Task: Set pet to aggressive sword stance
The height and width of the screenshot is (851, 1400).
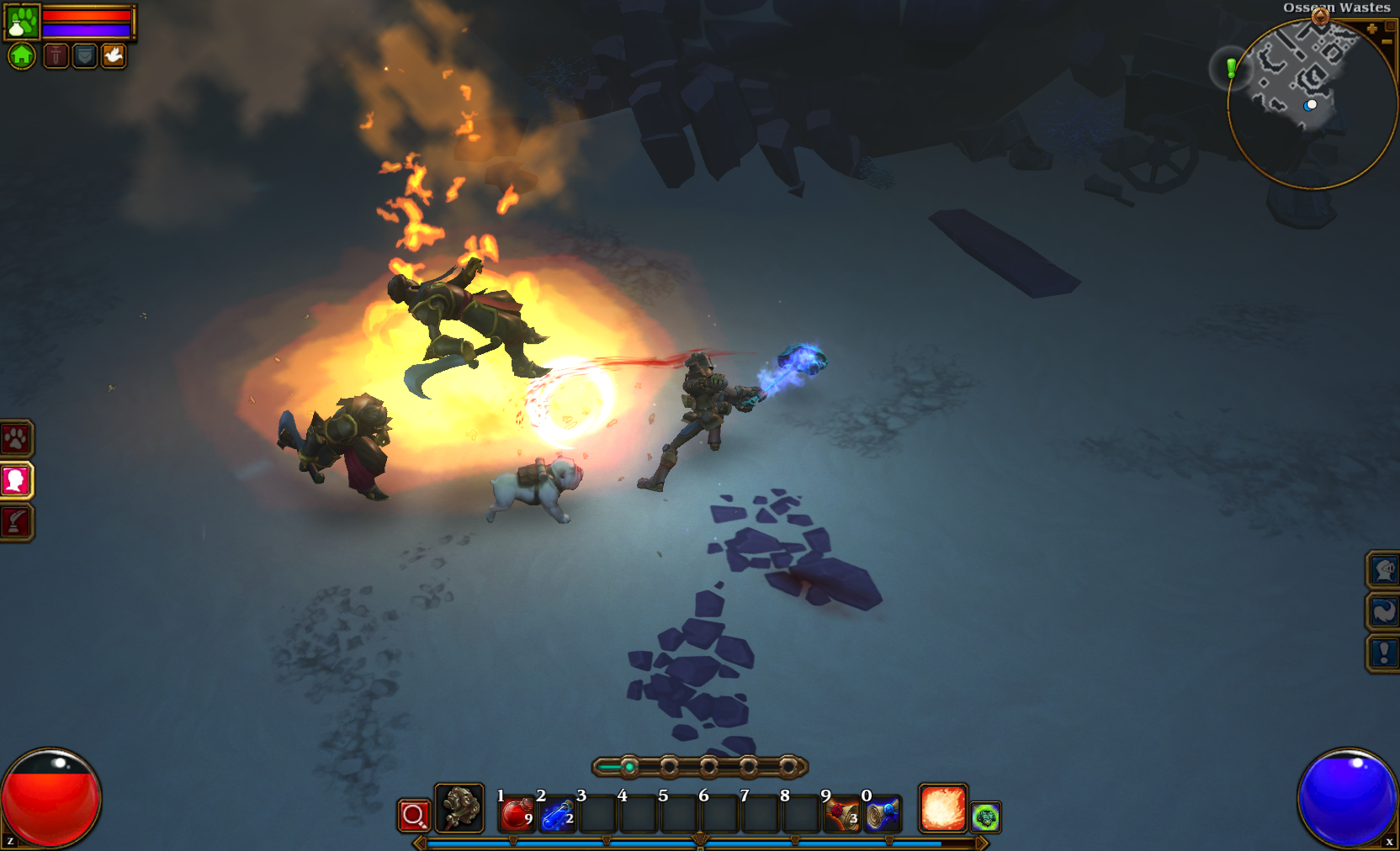Action: (x=56, y=56)
